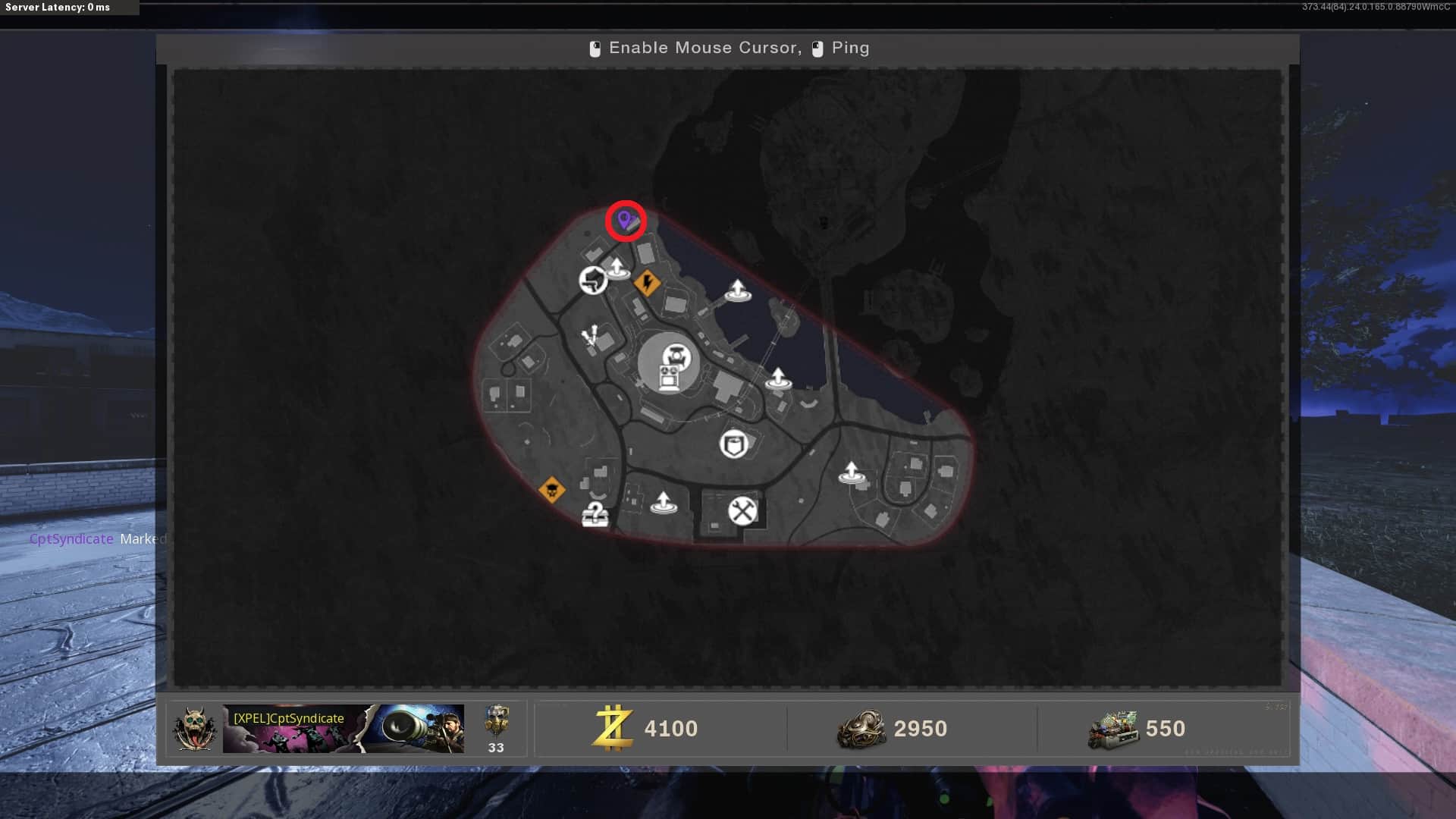1456x819 pixels.
Task: Select the crossed wrench and hammer icon
Action: point(742,510)
